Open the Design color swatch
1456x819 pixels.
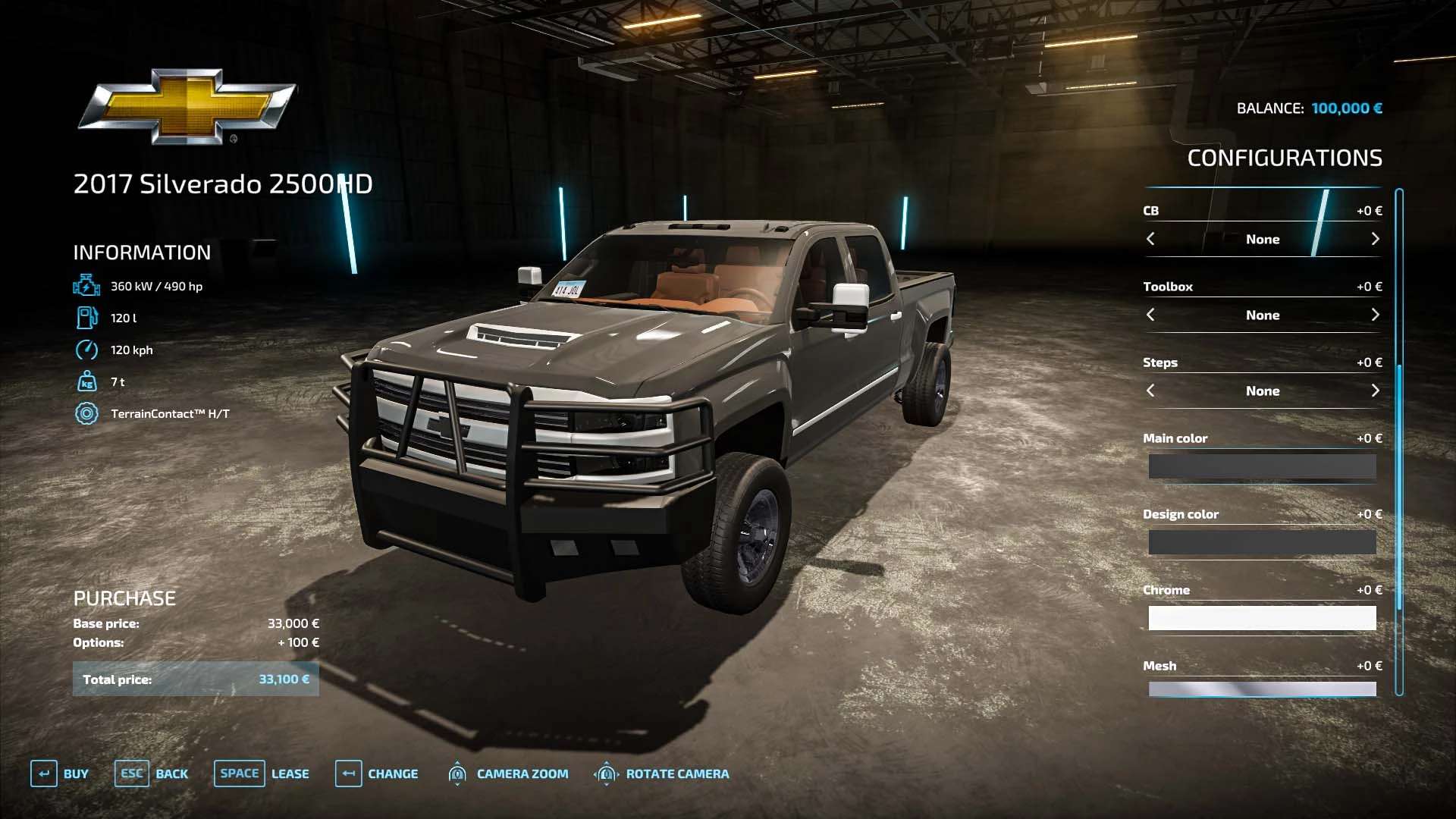(1262, 542)
